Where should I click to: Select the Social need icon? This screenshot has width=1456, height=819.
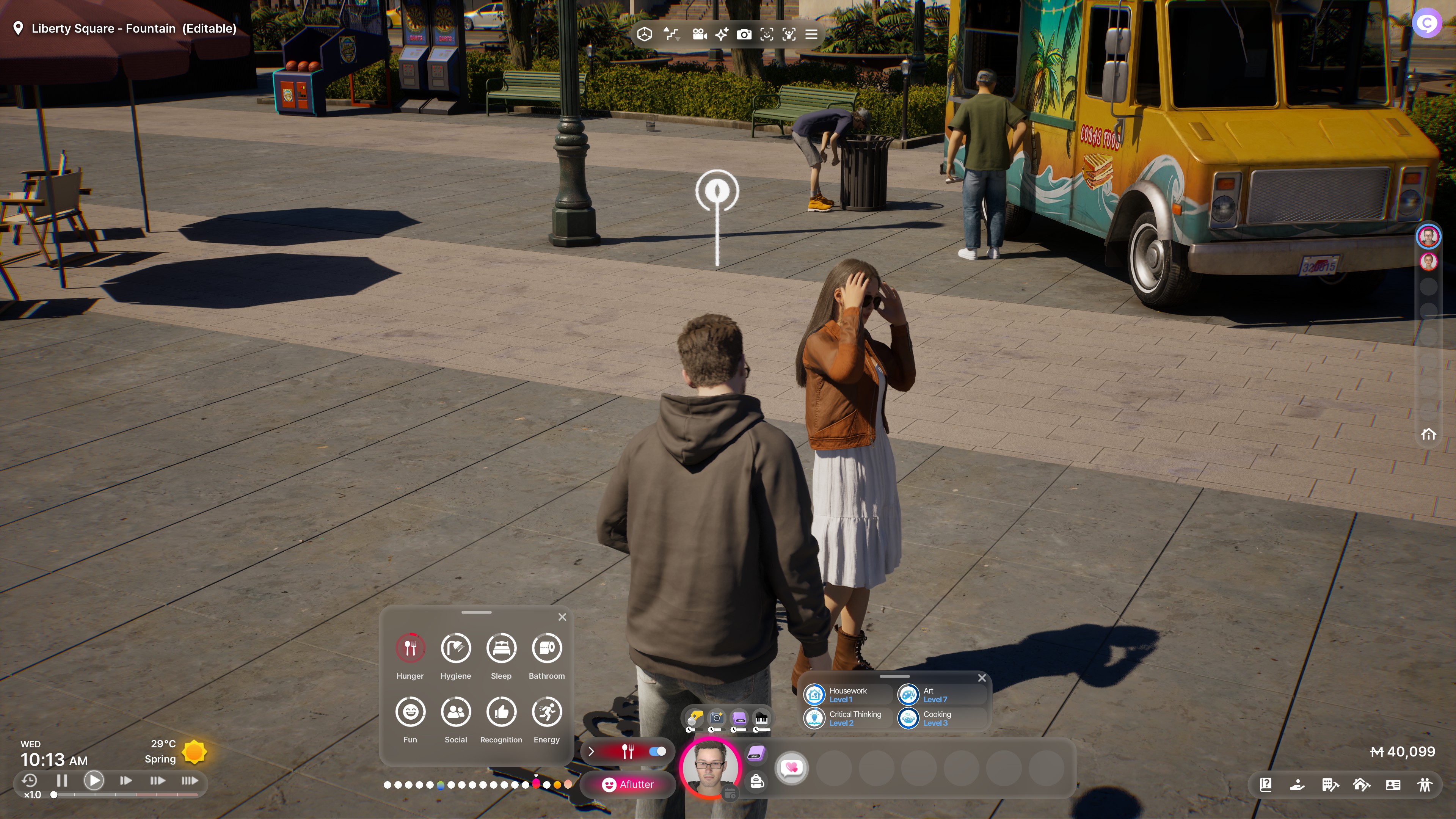[455, 712]
